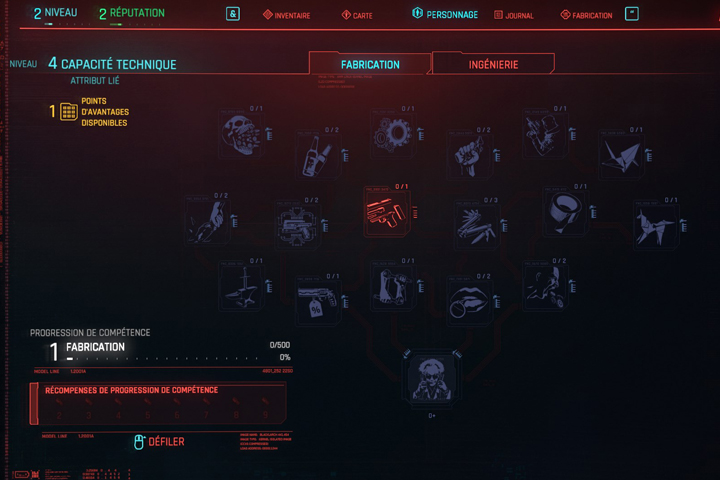Select the Fabrication skill tab
Viewport: 720px width, 480px height.
click(x=370, y=64)
